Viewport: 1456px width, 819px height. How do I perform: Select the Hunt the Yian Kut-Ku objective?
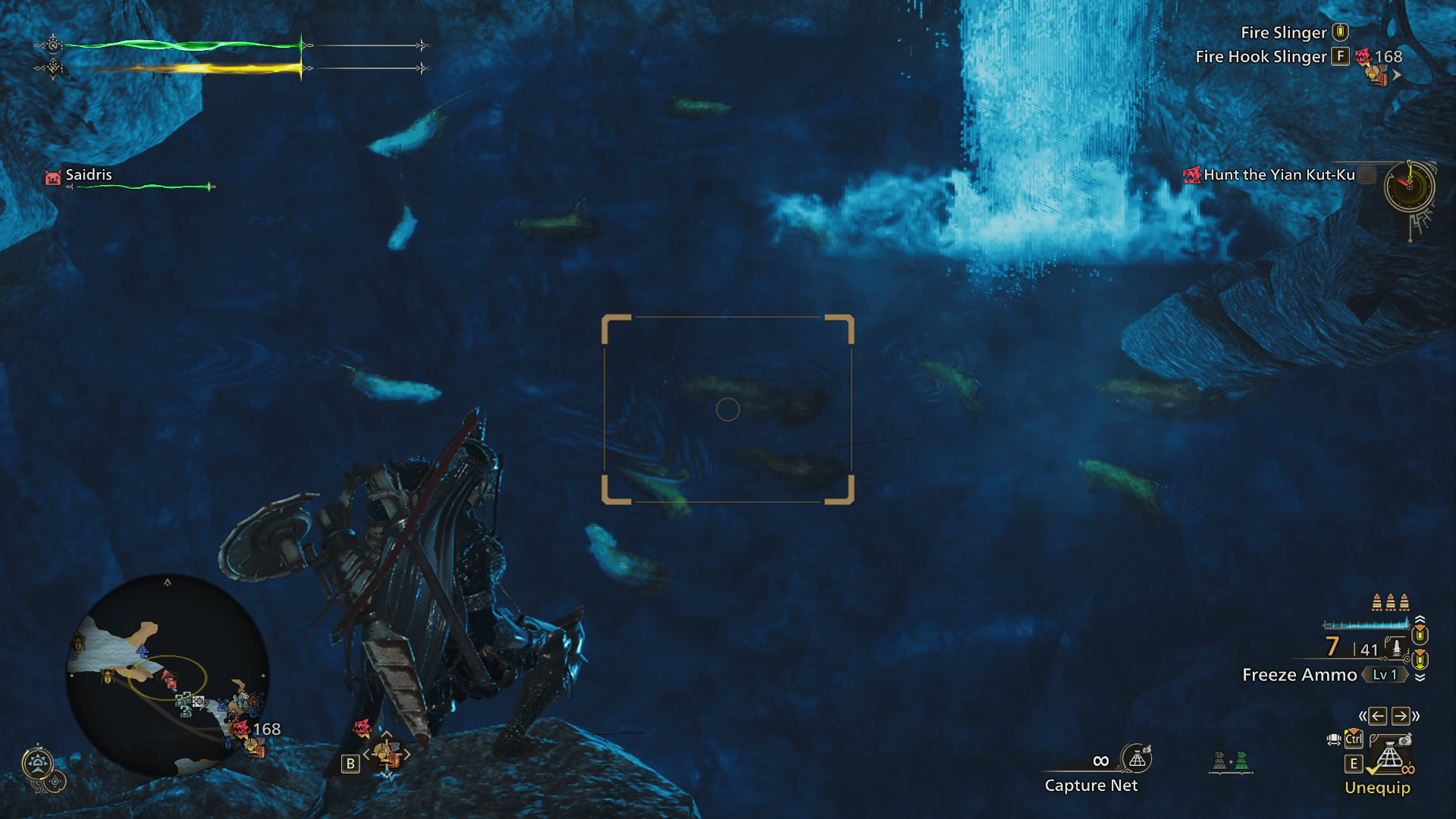[x=1279, y=175]
